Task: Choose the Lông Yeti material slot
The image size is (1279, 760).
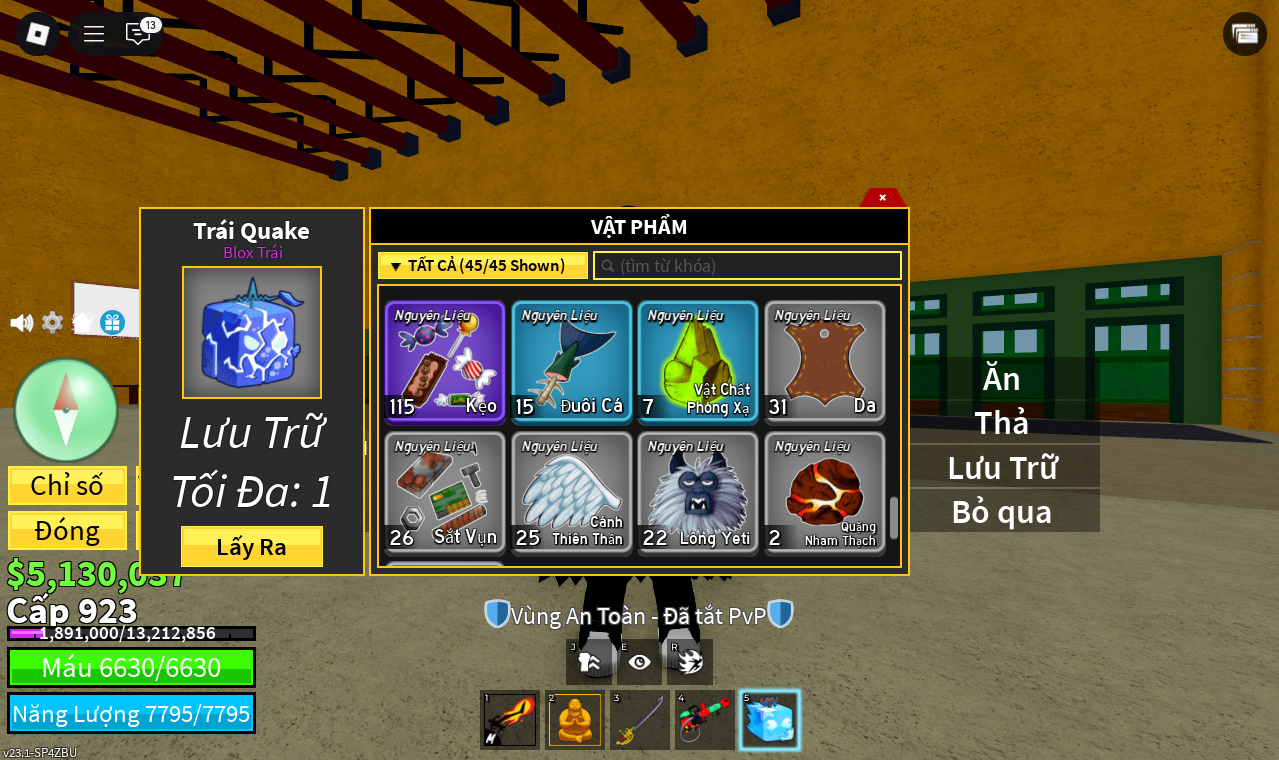Action: [698, 492]
